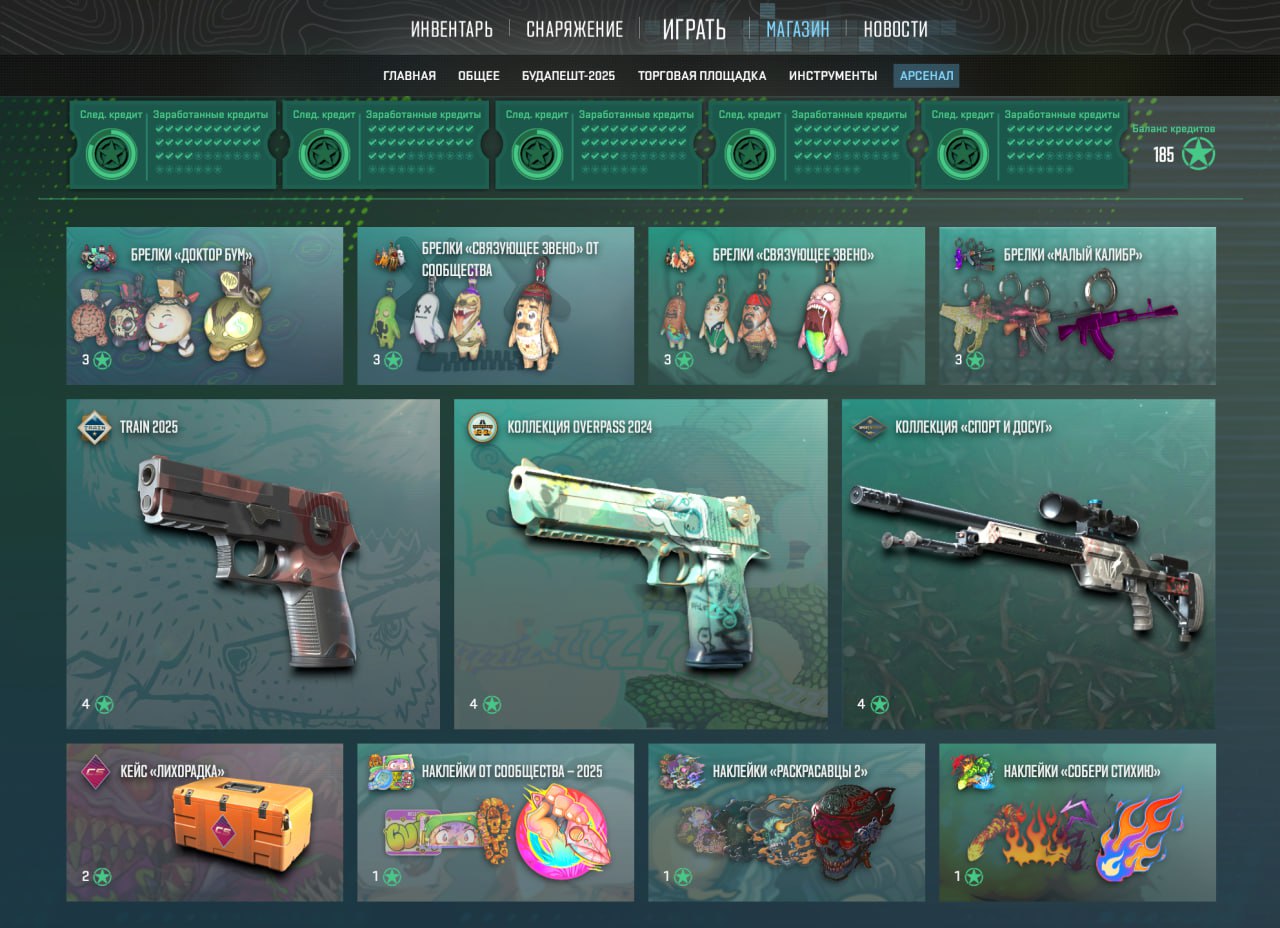Go to the Снаряжение menu
This screenshot has width=1280, height=928.
(x=574, y=29)
